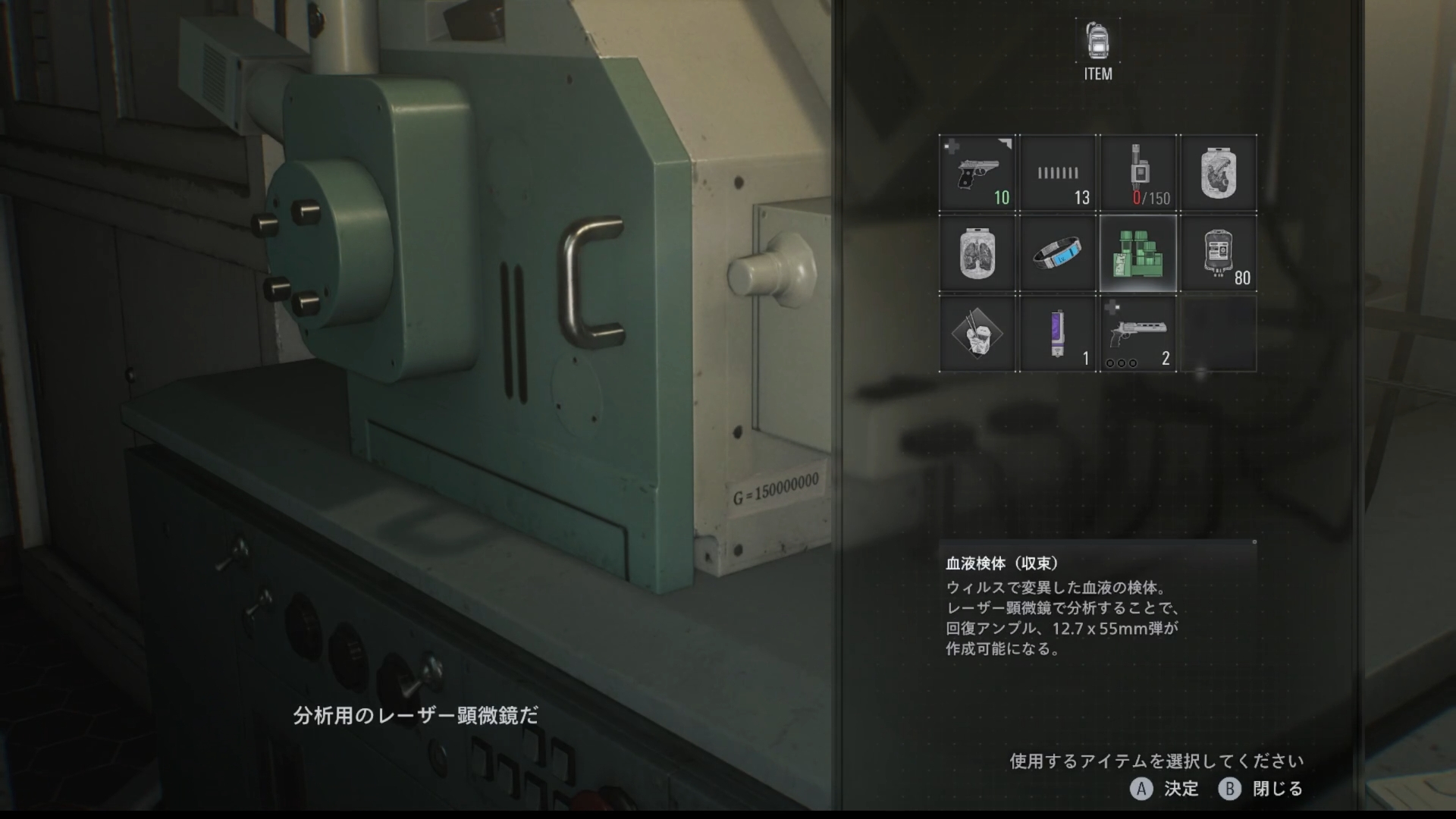
Task: Select the highlighted green blood sample item
Action: click(x=1138, y=254)
